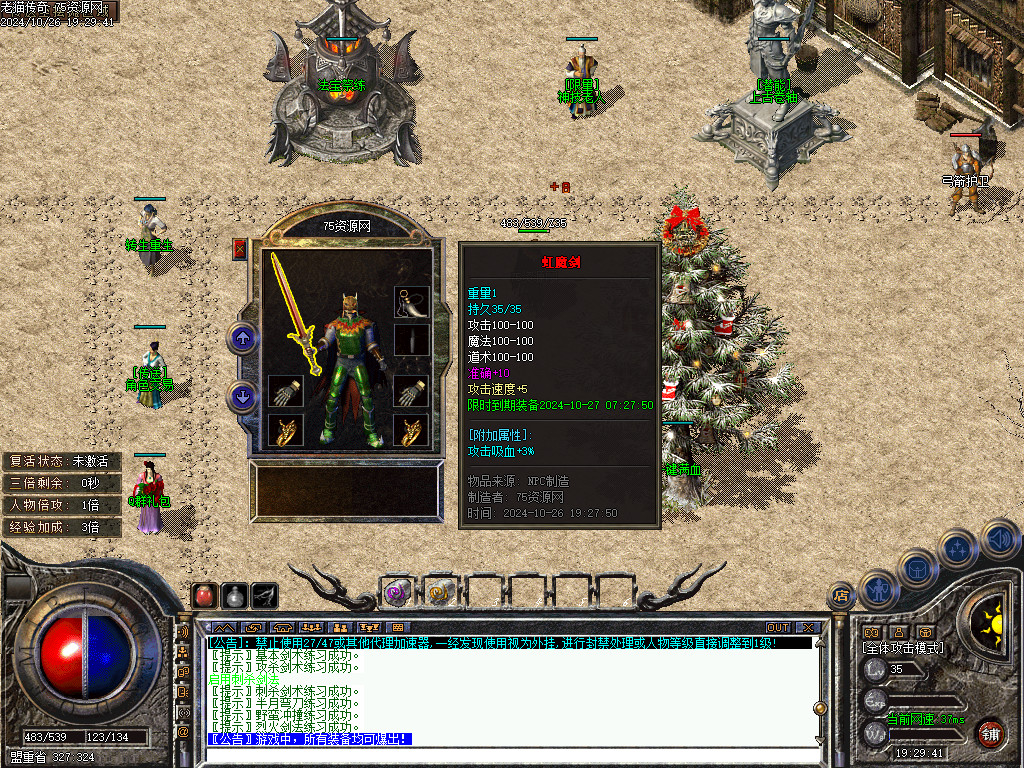Select the left glove equipment slot
The width and height of the screenshot is (1024, 768).
click(x=285, y=392)
